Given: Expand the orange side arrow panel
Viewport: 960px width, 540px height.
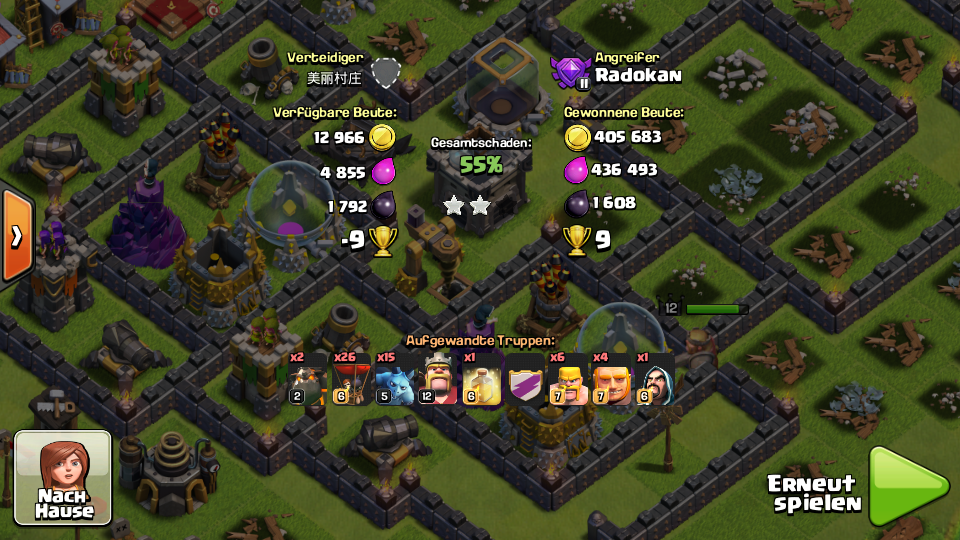Looking at the screenshot, I should click(17, 236).
